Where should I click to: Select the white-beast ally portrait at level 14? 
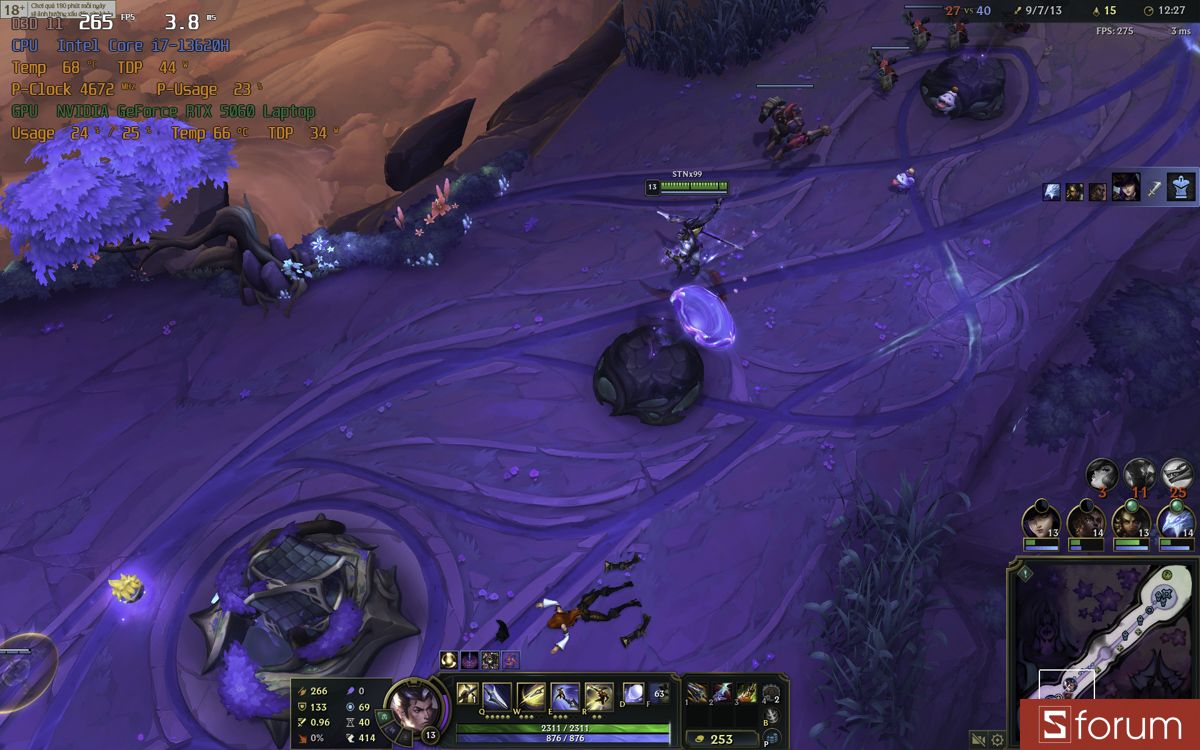(x=1176, y=521)
